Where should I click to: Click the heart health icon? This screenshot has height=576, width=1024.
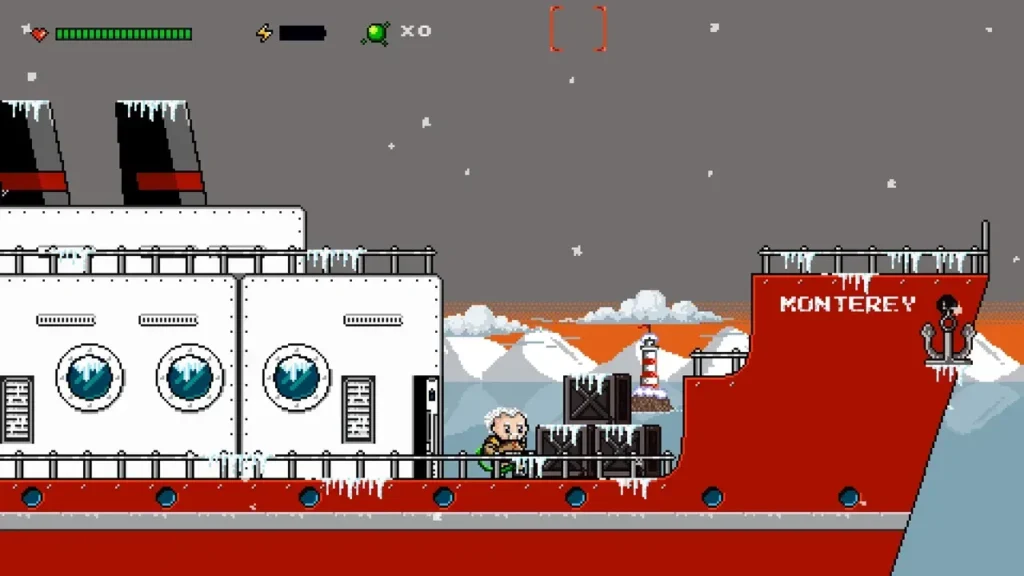[39, 34]
